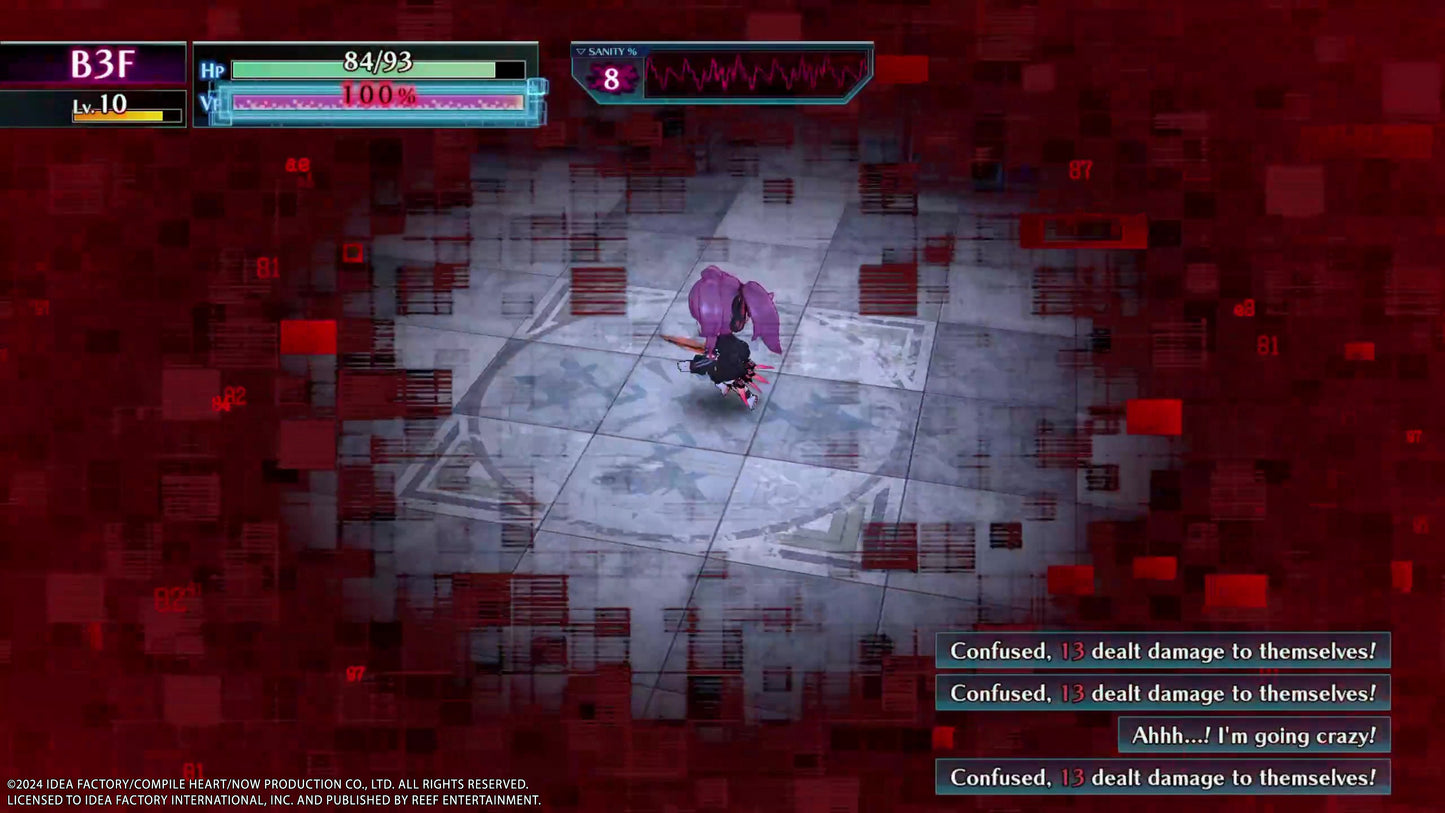Collapse the battle message log
Viewport: 1445px width, 813px height.
click(x=1160, y=713)
